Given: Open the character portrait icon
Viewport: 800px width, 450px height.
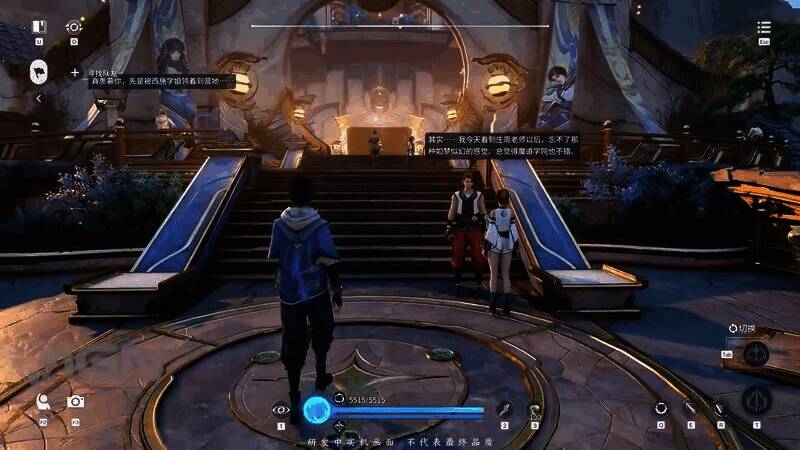Looking at the screenshot, I should [x=43, y=402].
